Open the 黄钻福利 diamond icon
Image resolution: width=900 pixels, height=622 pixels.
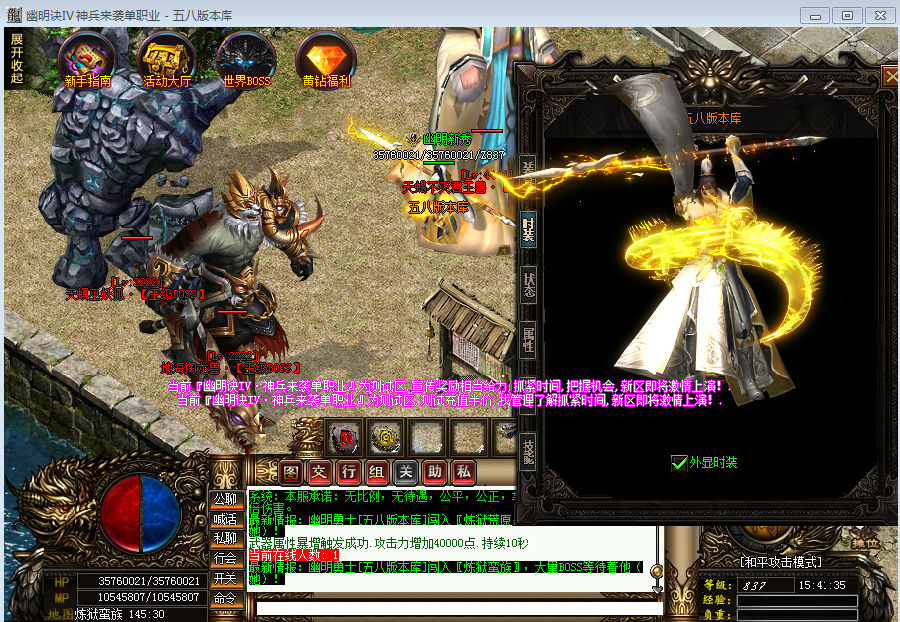[326, 60]
